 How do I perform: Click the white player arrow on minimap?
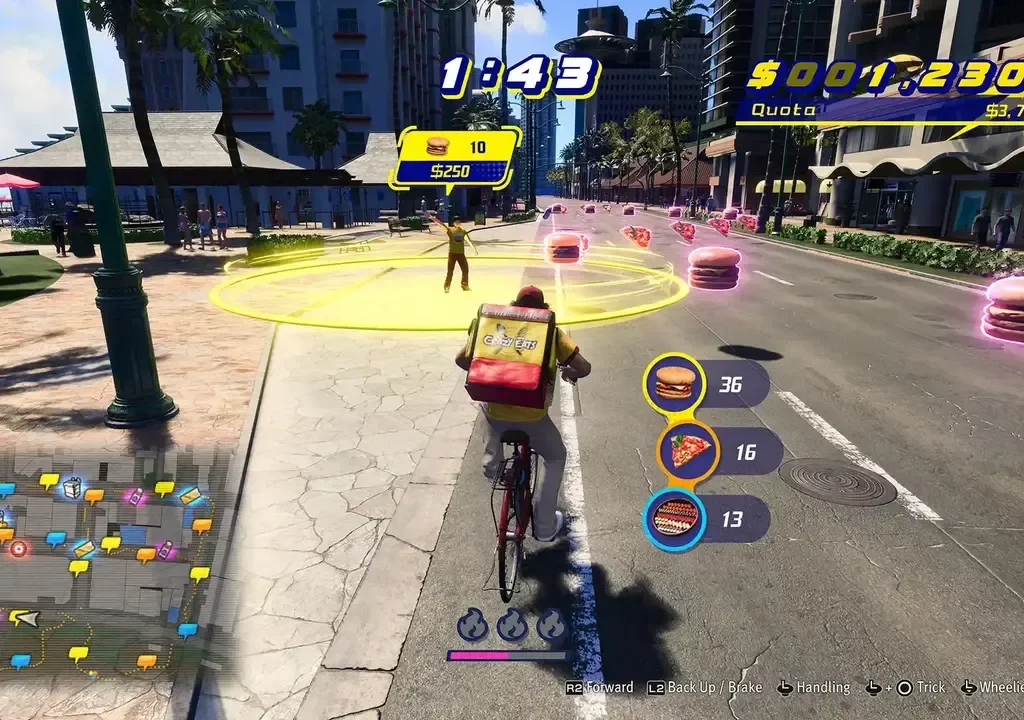25,617
